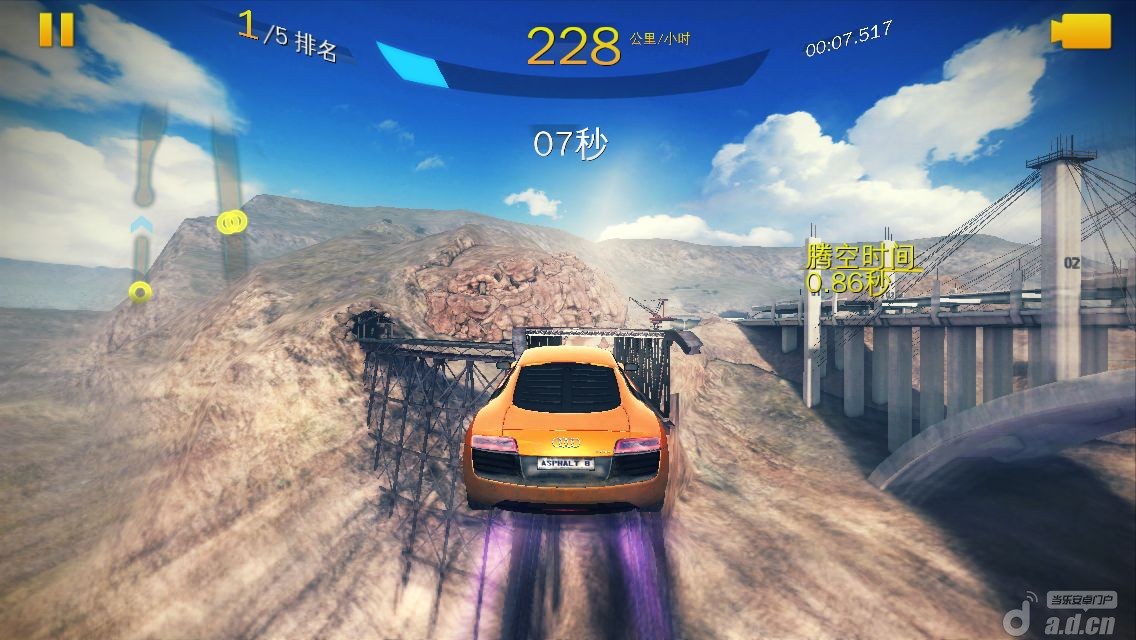Switch camera view using the camera icon
This screenshot has height=640, width=1136.
(x=1081, y=31)
